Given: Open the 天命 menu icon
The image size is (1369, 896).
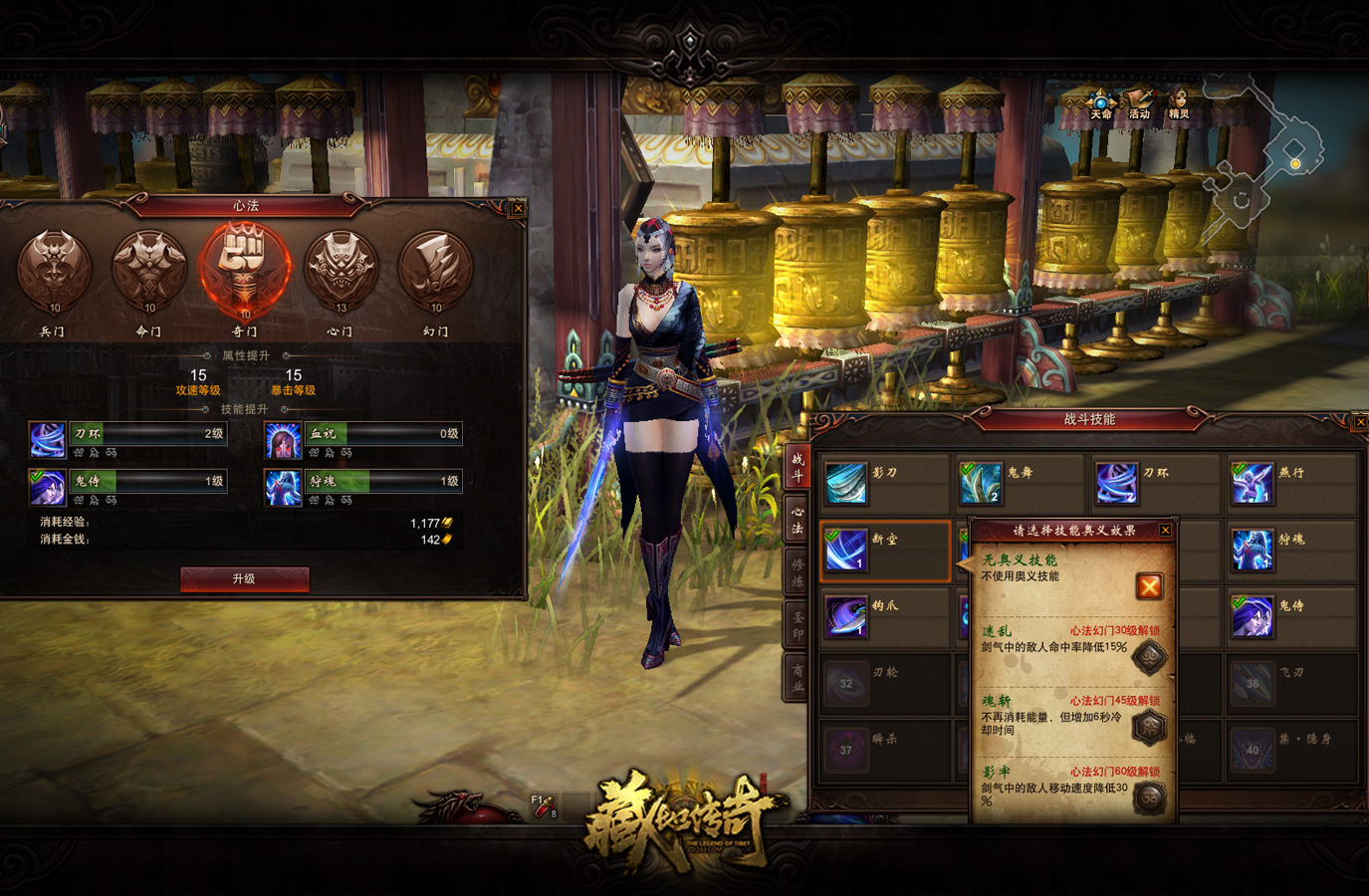Looking at the screenshot, I should pyautogui.click(x=1100, y=104).
